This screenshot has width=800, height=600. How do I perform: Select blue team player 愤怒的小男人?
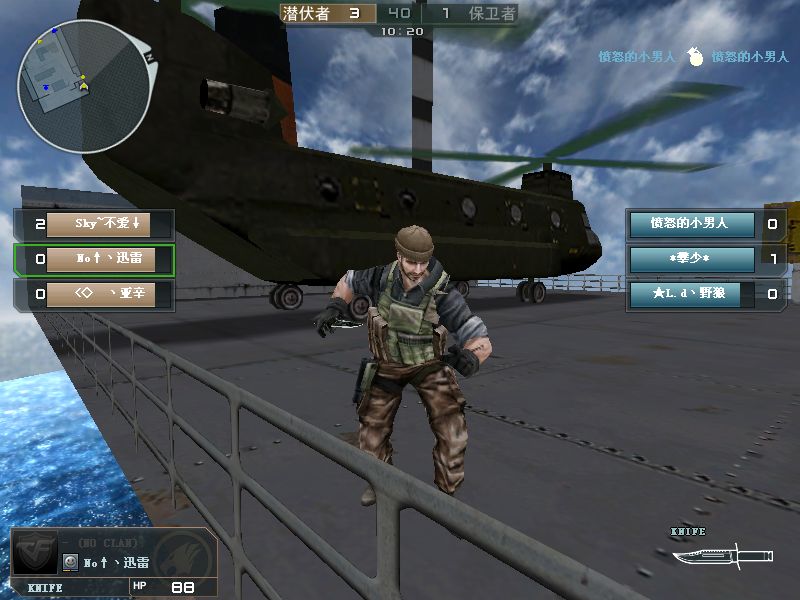[690, 224]
